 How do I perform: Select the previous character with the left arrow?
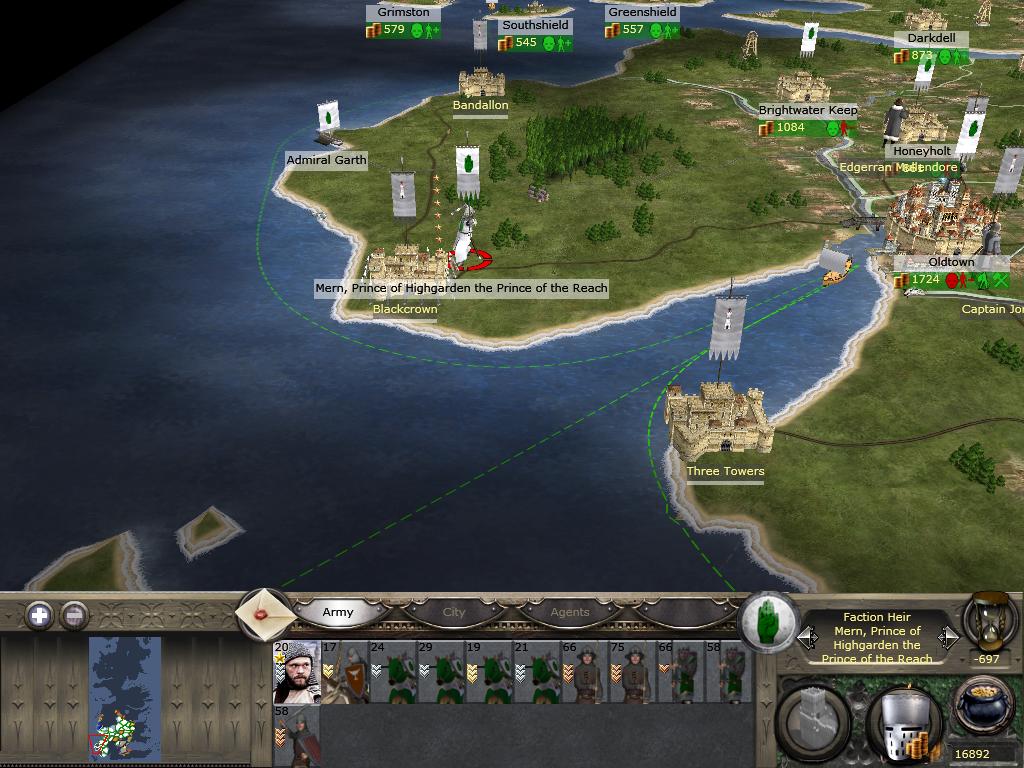tap(807, 636)
